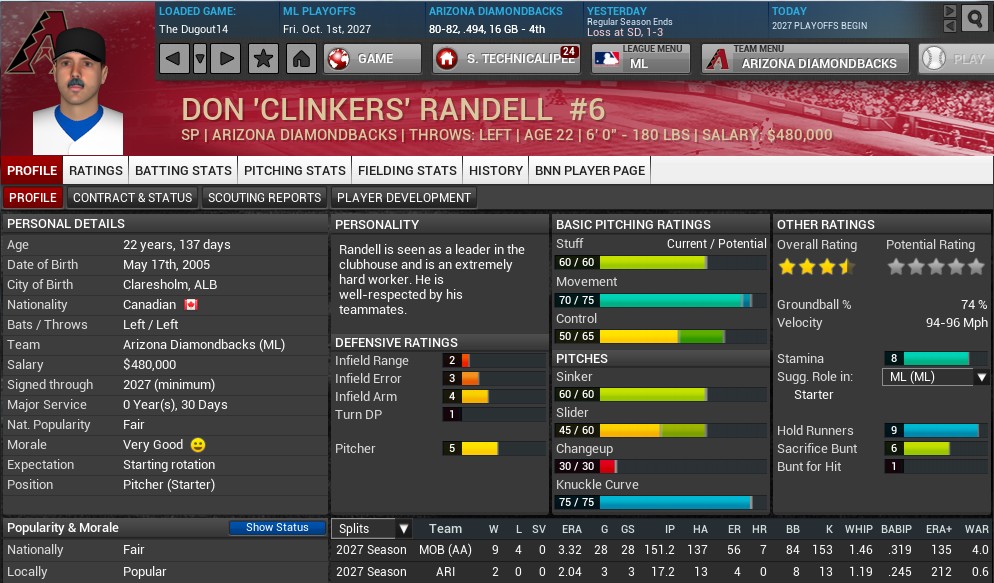Image resolution: width=994 pixels, height=583 pixels.
Task: Open the magnifying glass search
Action: tap(974, 18)
